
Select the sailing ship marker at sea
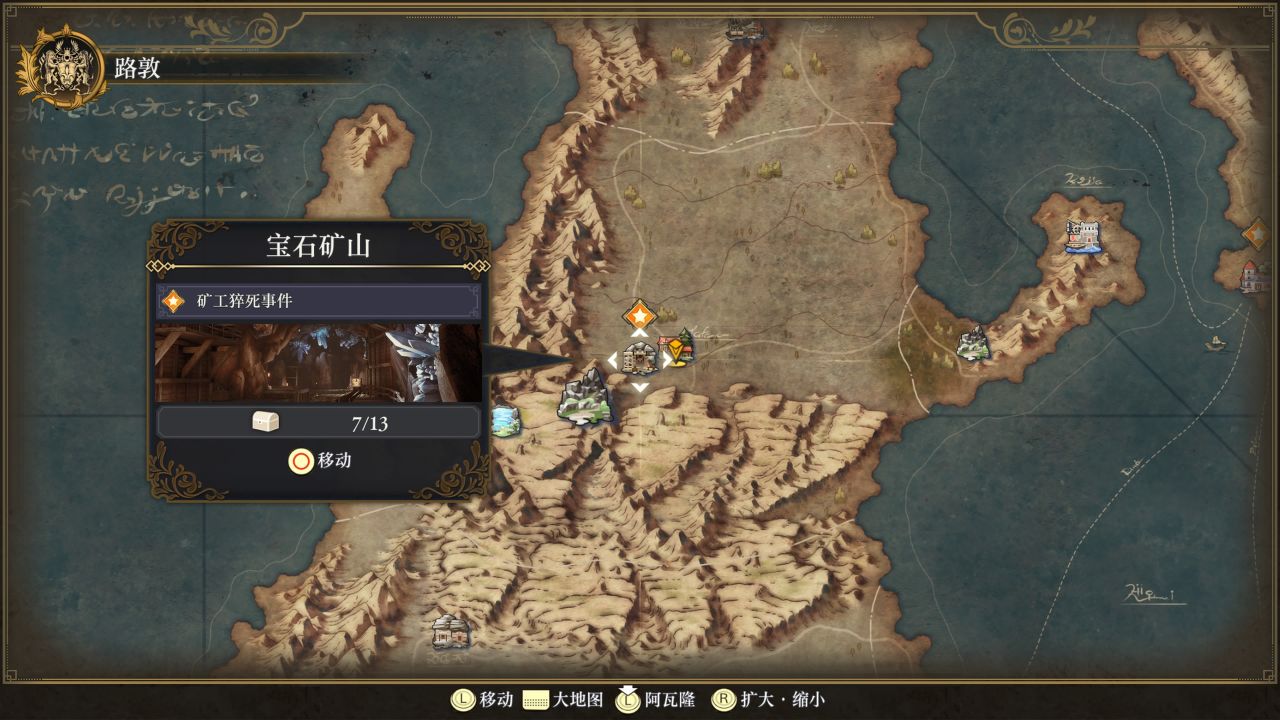pyautogui.click(x=1216, y=343)
